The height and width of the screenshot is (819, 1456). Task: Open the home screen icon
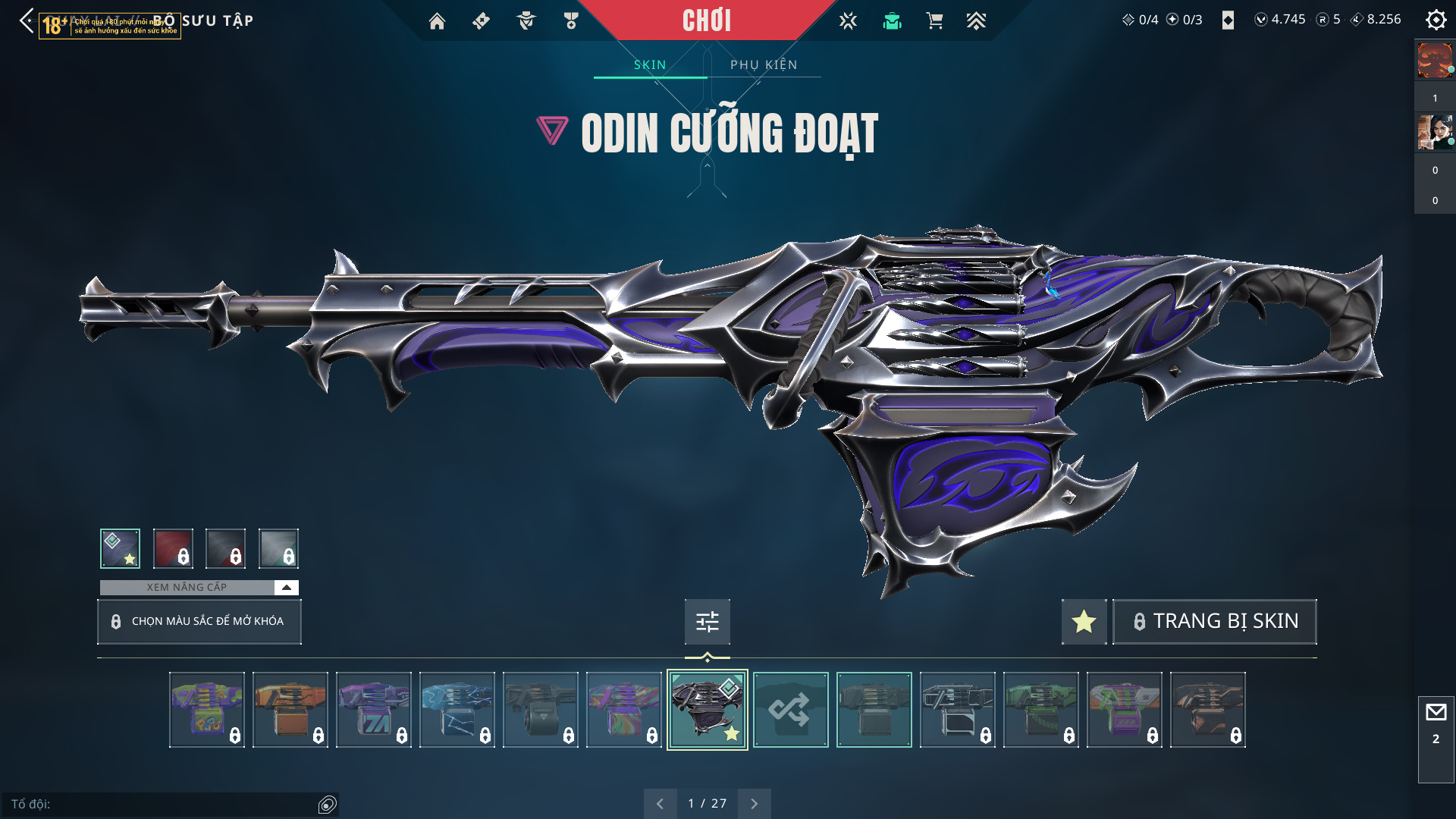coord(437,21)
